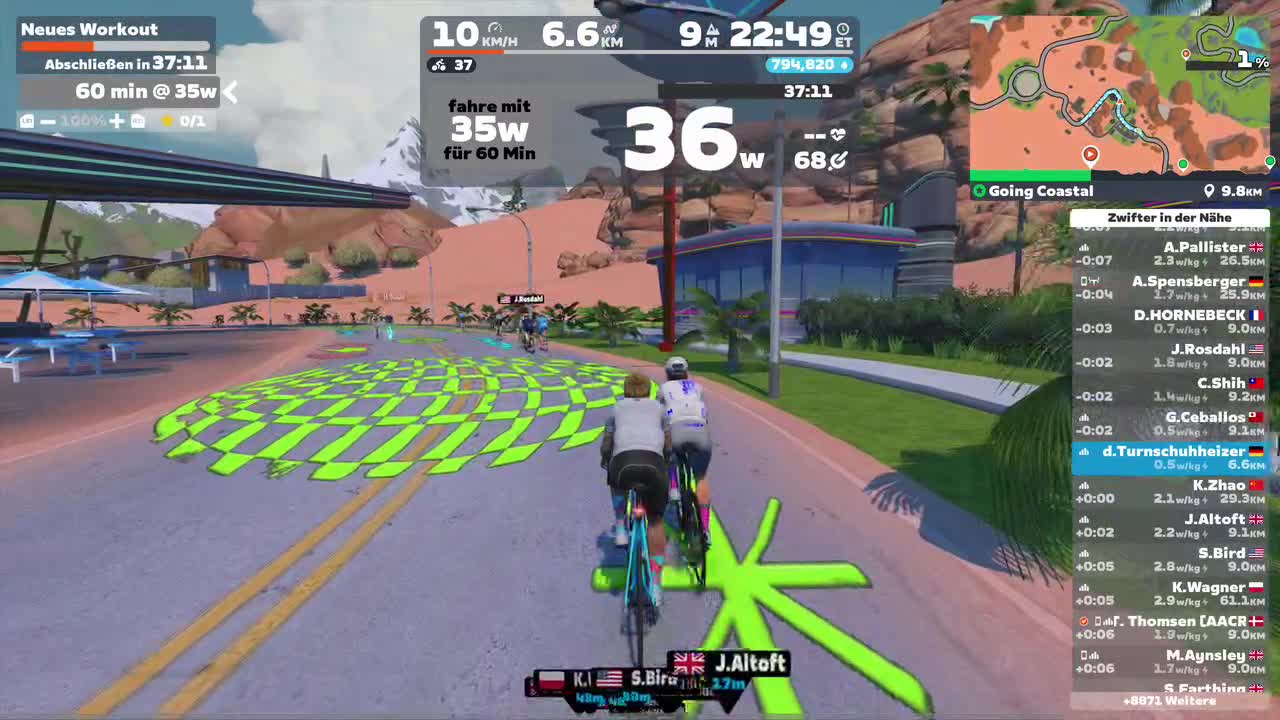Open the Neues Workout panel header
Screen dimensions: 1280x720
[x=90, y=30]
